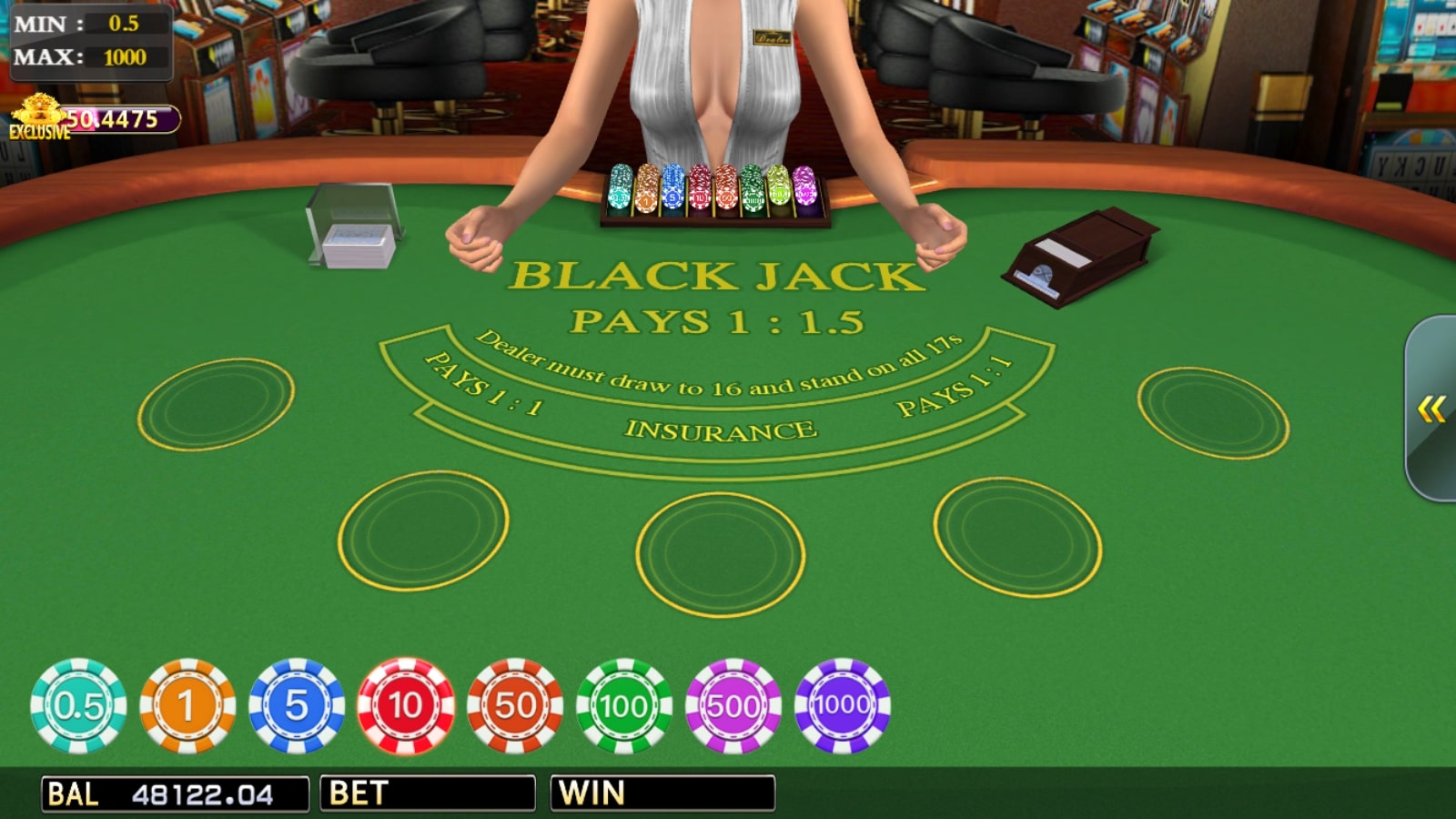
Task: Click the BET amount field
Action: click(x=428, y=793)
